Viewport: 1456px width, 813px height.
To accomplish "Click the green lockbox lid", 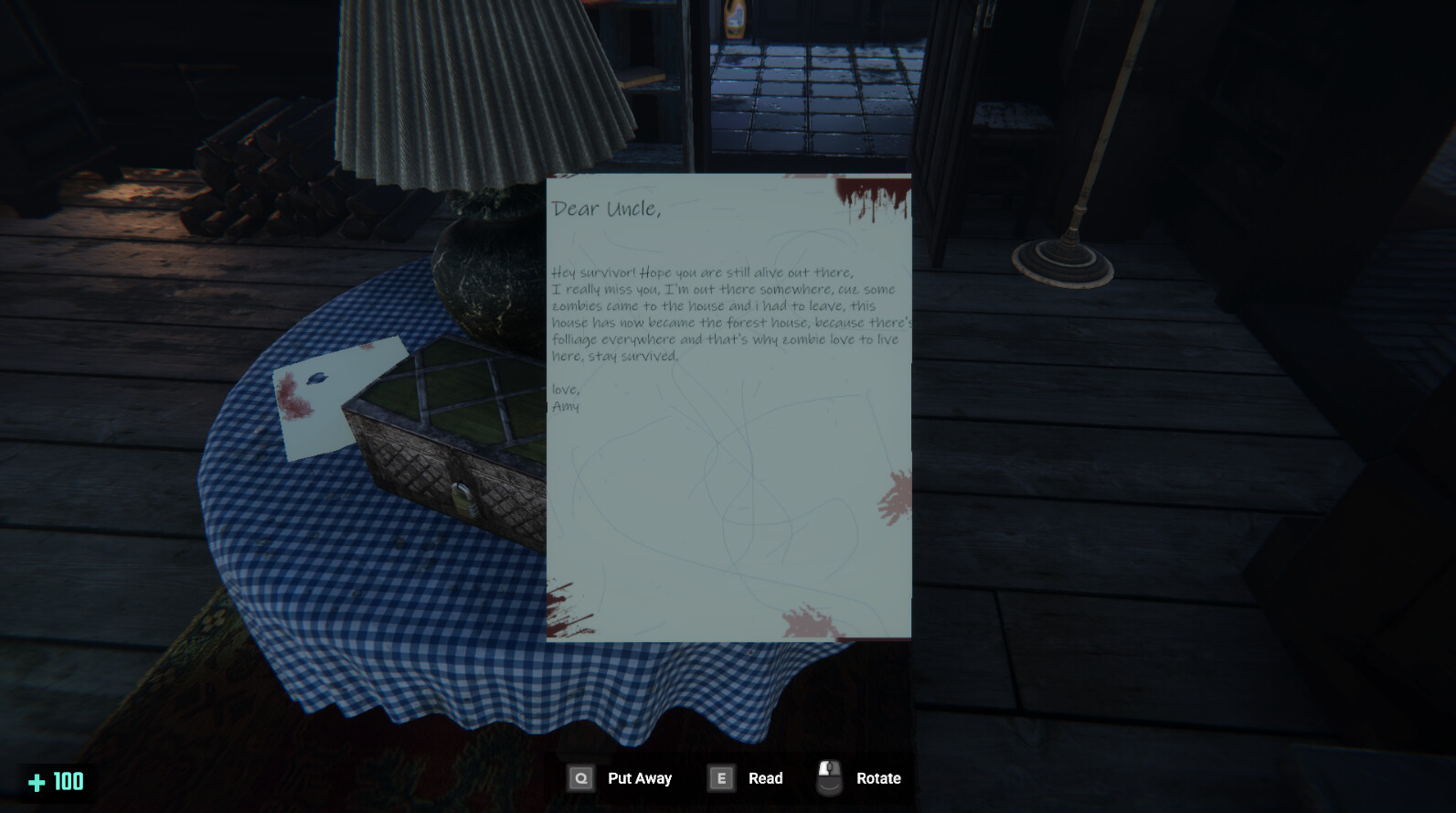I will tap(457, 393).
